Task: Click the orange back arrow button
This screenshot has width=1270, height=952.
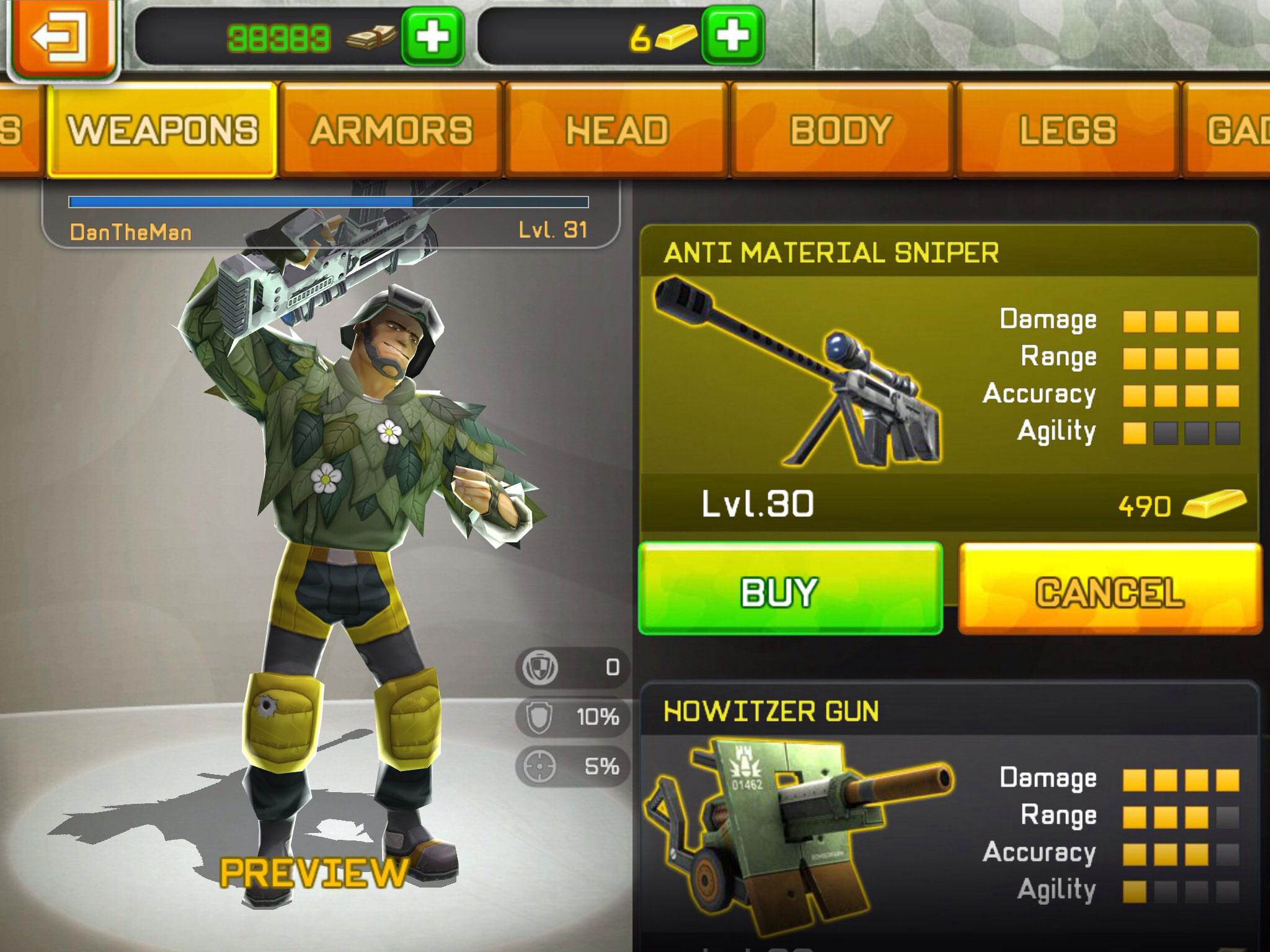Action: [x=61, y=37]
